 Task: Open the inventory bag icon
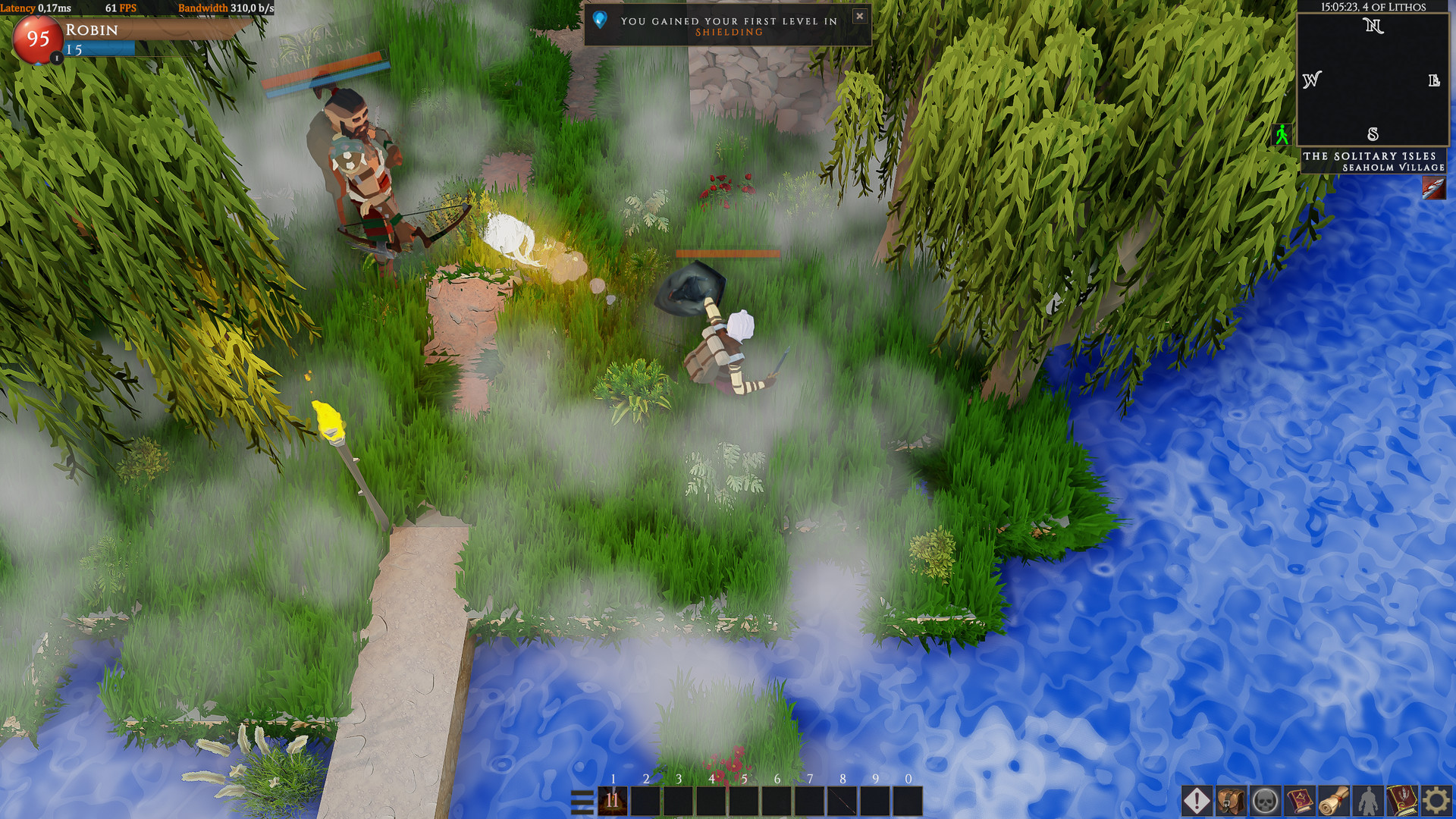click(1230, 800)
